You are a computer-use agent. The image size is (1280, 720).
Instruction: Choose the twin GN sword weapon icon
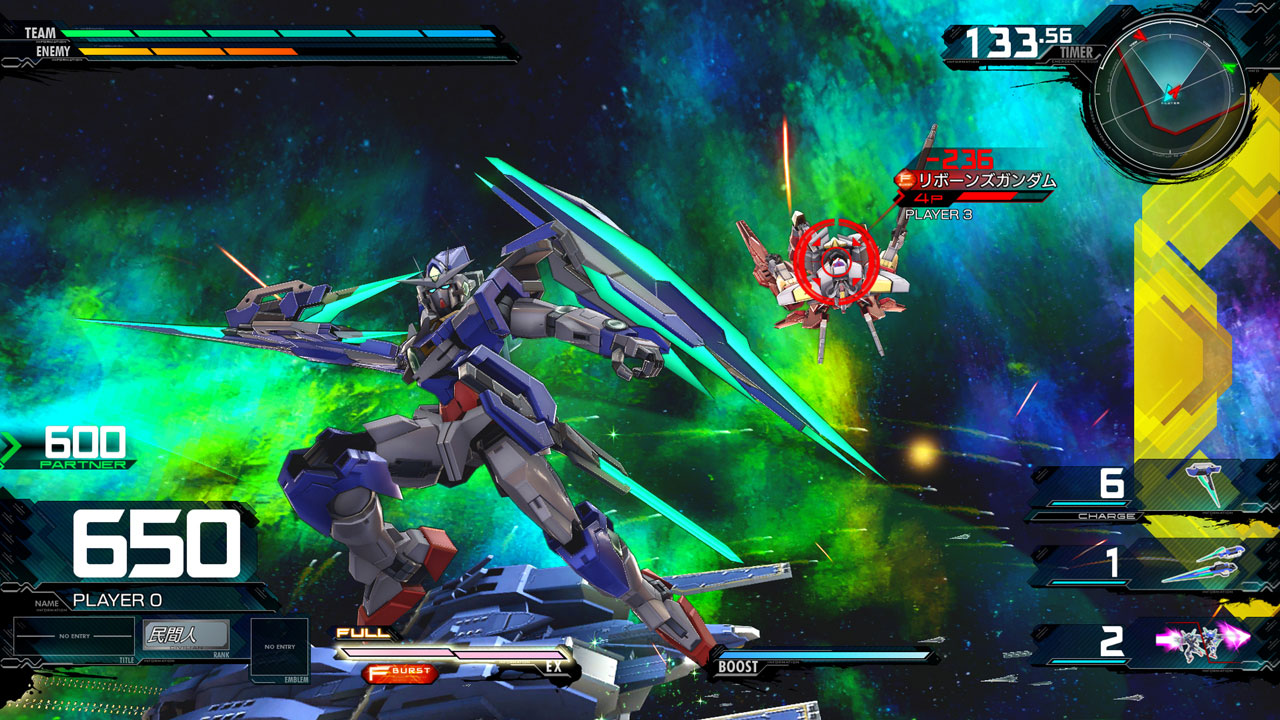[x=1203, y=564]
